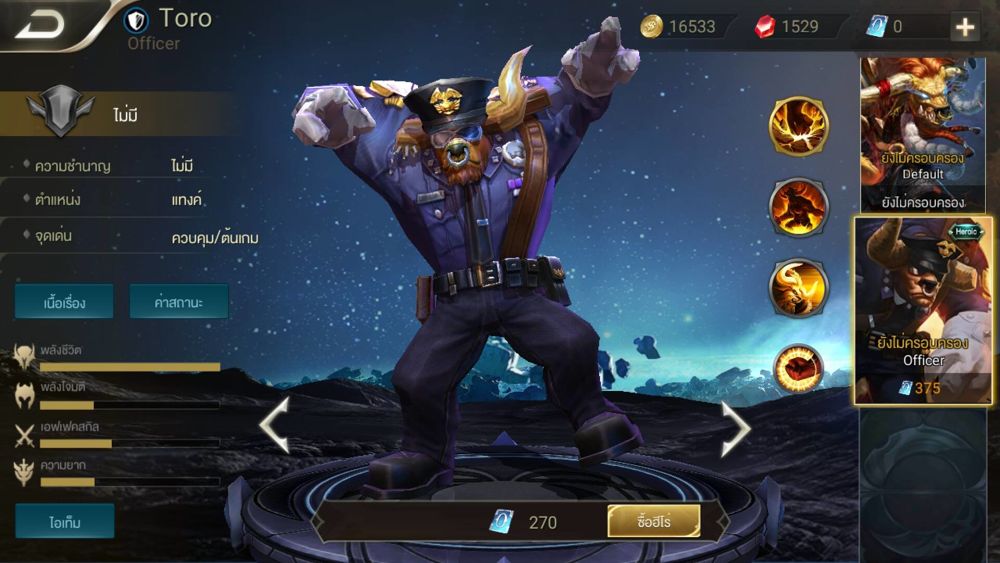This screenshot has height=563, width=1000.
Task: Open the shield emblem ไม่มี panel
Action: tap(120, 114)
